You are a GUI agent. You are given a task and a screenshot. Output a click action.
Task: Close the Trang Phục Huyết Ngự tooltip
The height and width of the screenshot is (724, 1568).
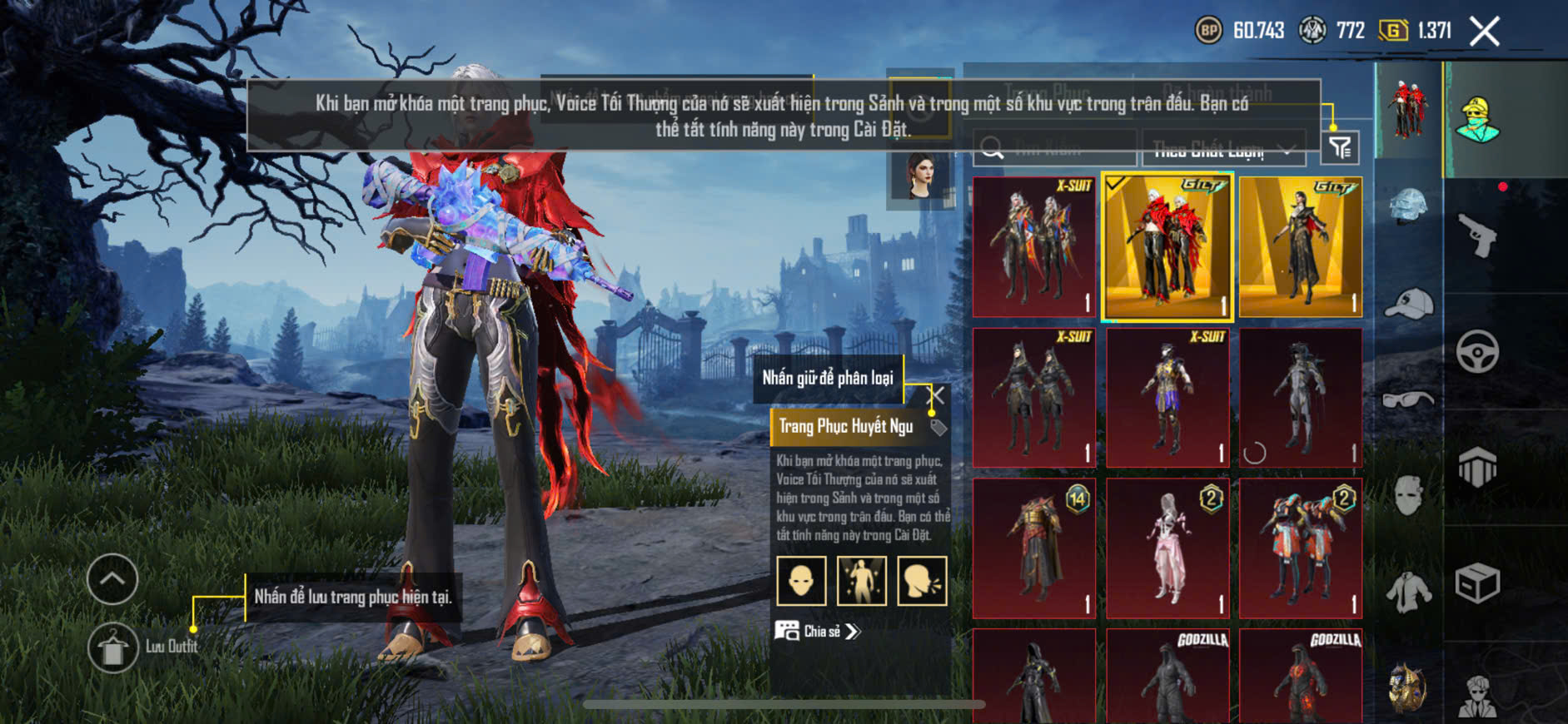point(937,395)
